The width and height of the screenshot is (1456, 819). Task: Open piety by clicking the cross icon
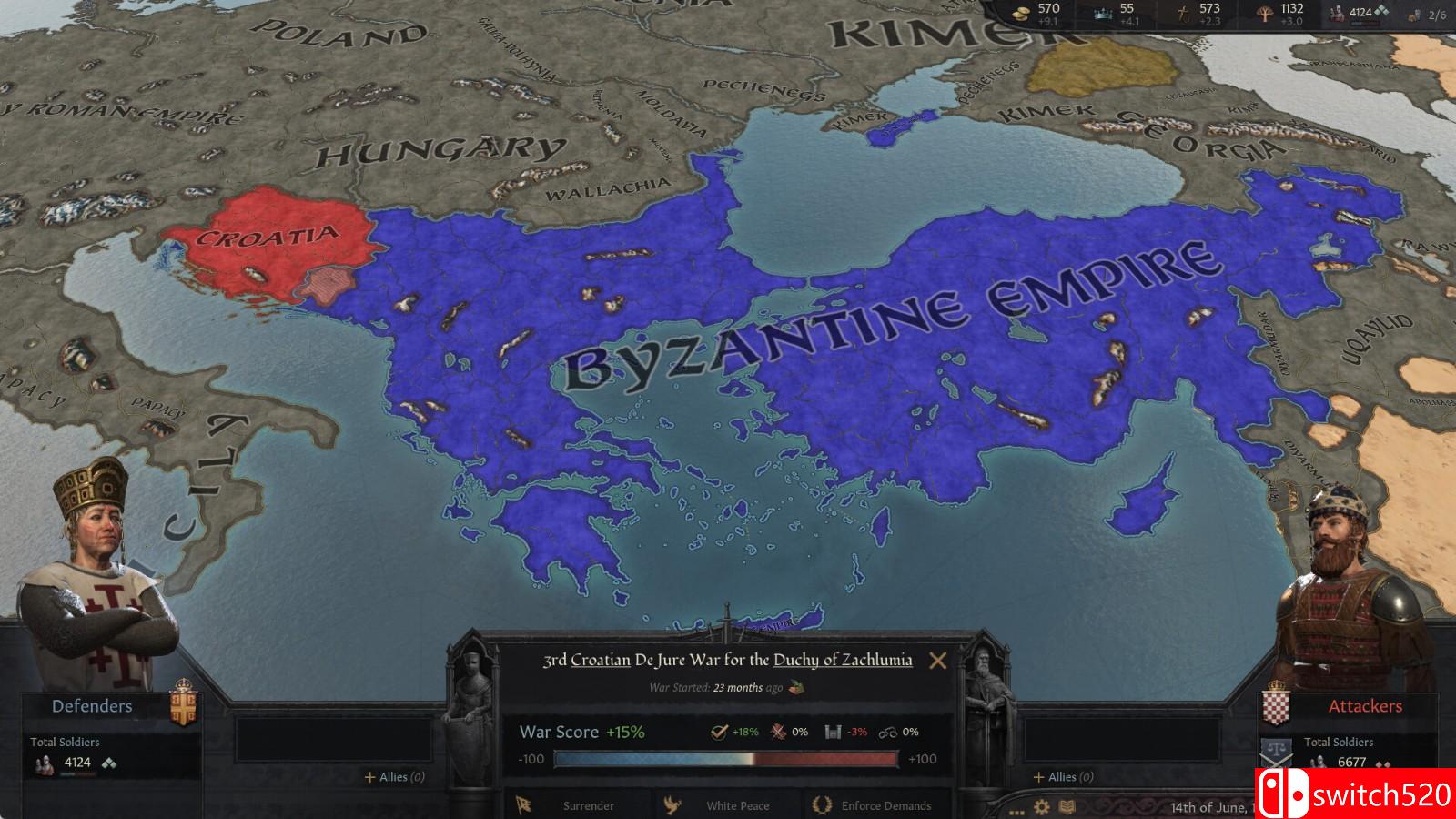tap(1183, 14)
